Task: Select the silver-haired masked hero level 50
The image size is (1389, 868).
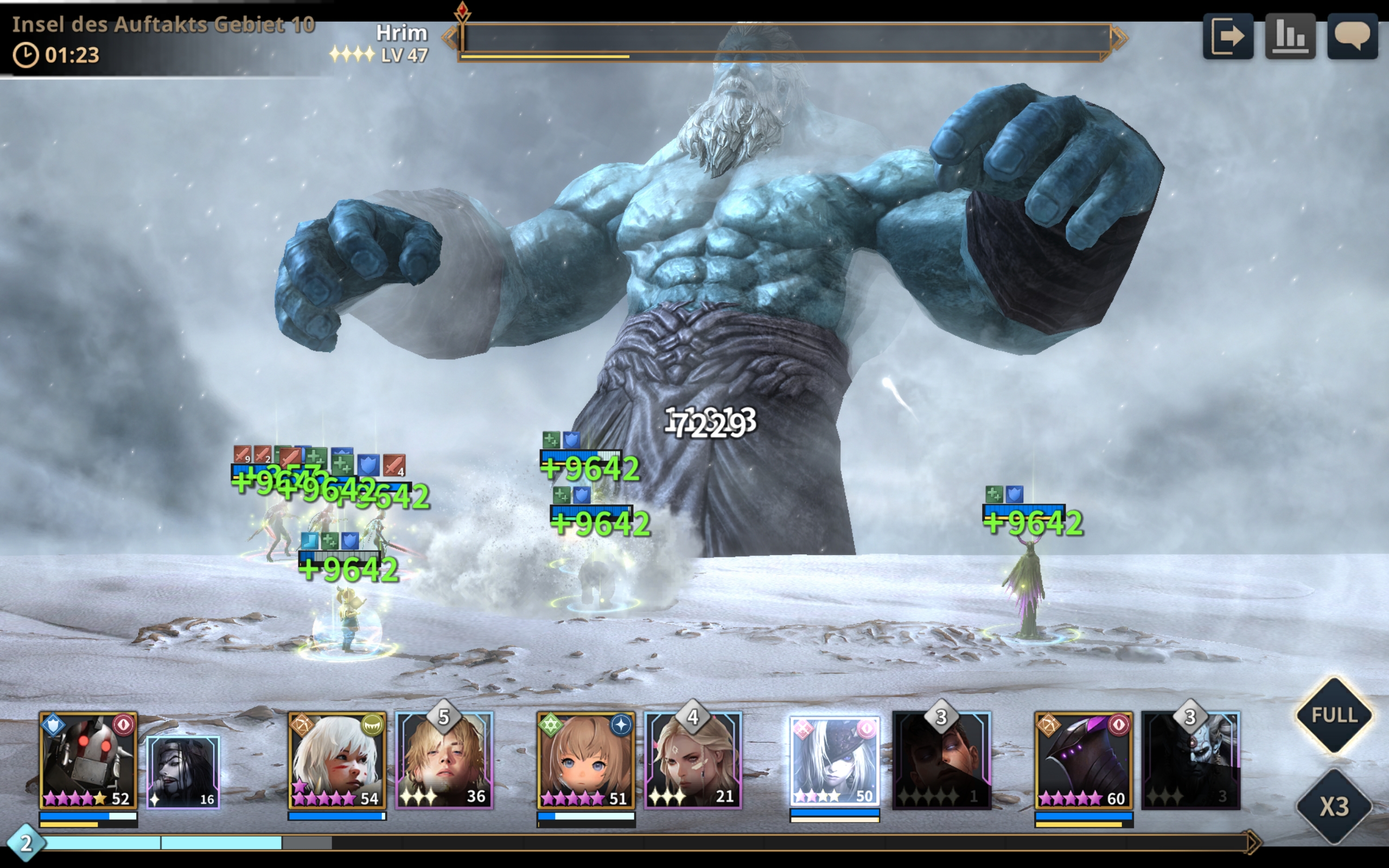Action: pyautogui.click(x=834, y=761)
